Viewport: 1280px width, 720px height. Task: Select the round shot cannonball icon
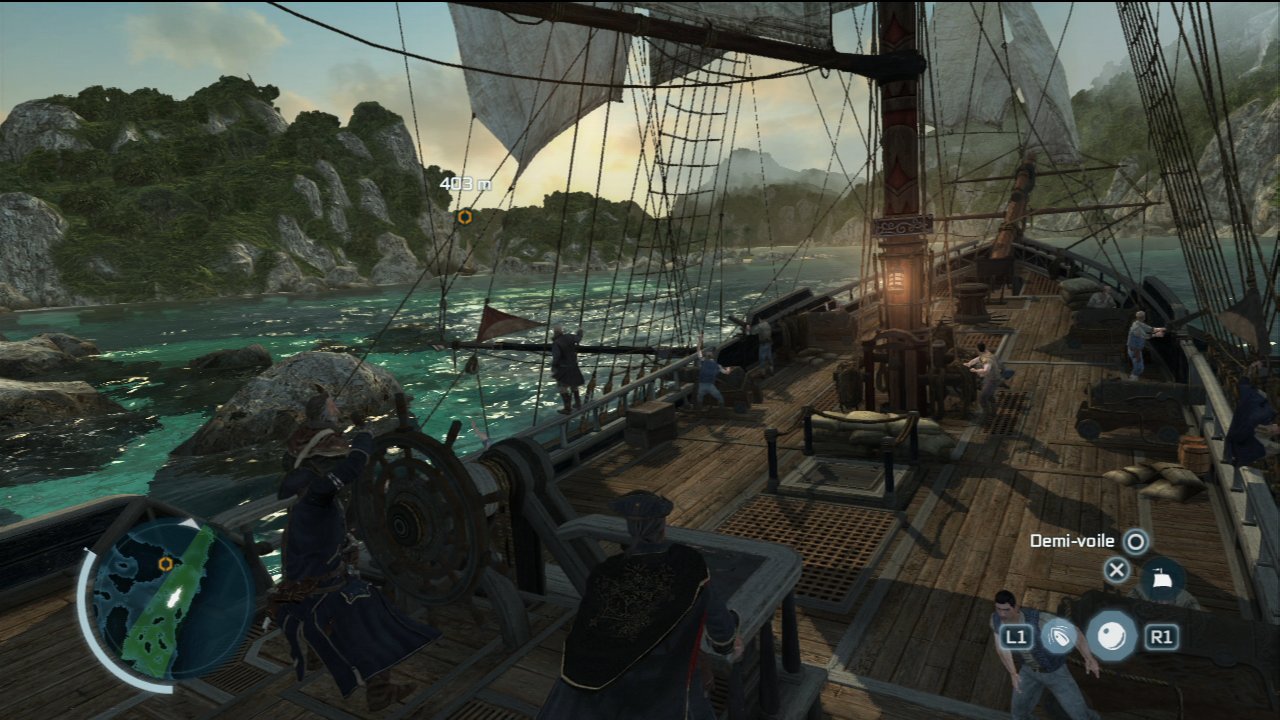(x=1111, y=635)
